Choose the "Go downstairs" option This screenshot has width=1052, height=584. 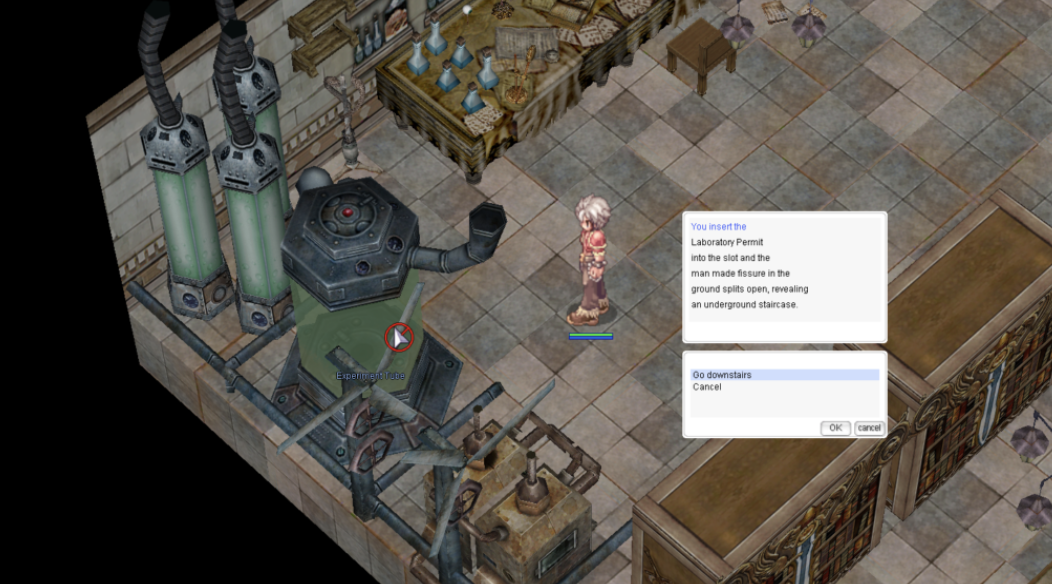point(722,375)
